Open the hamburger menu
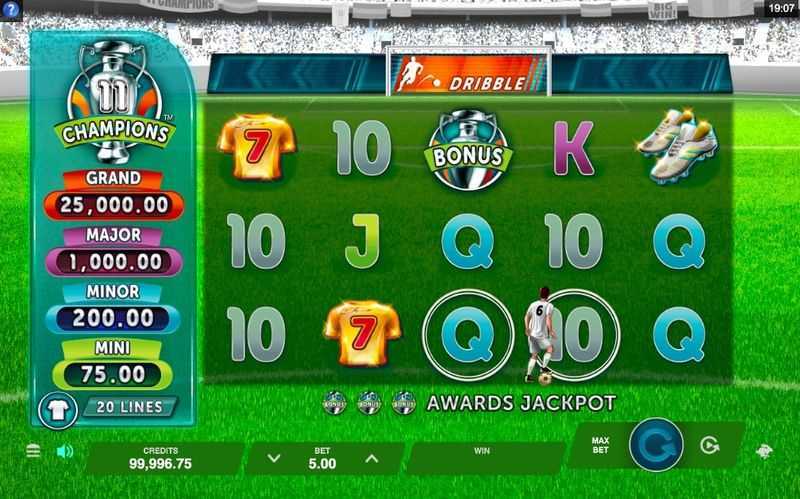The image size is (800, 499). pyautogui.click(x=33, y=451)
